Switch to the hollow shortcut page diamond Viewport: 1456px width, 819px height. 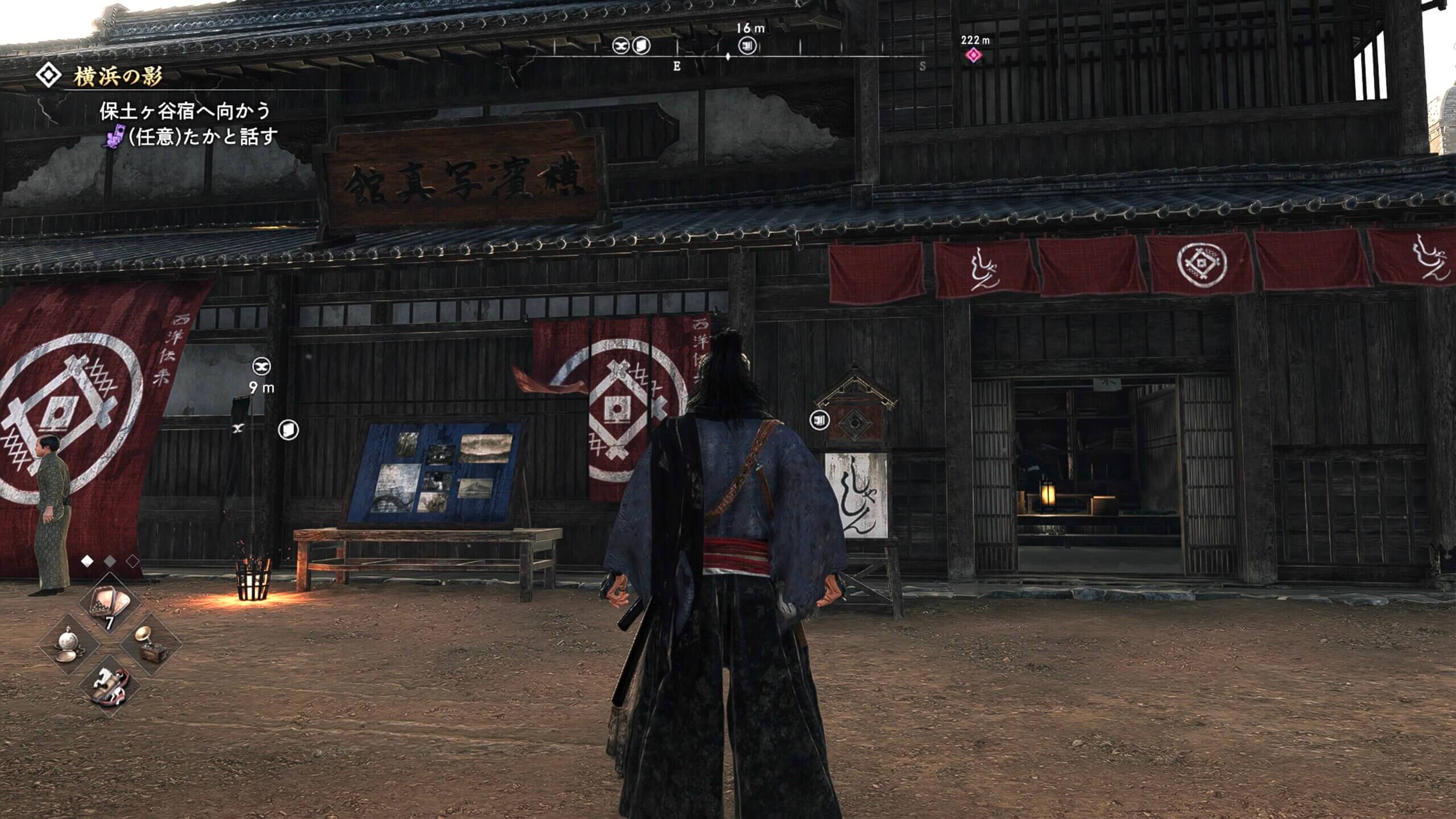click(x=133, y=561)
